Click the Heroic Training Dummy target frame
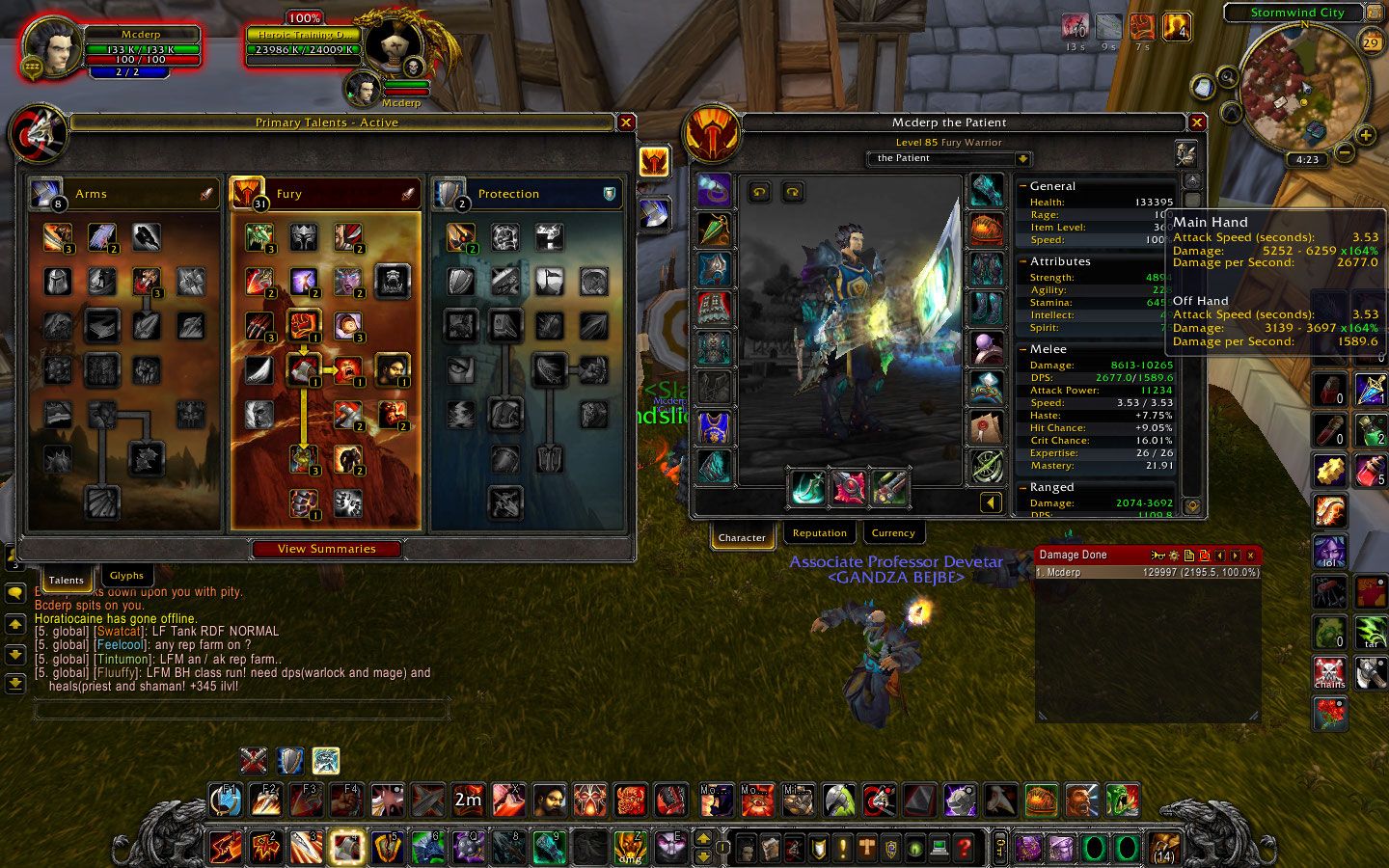This screenshot has height=868, width=1389. tap(304, 41)
